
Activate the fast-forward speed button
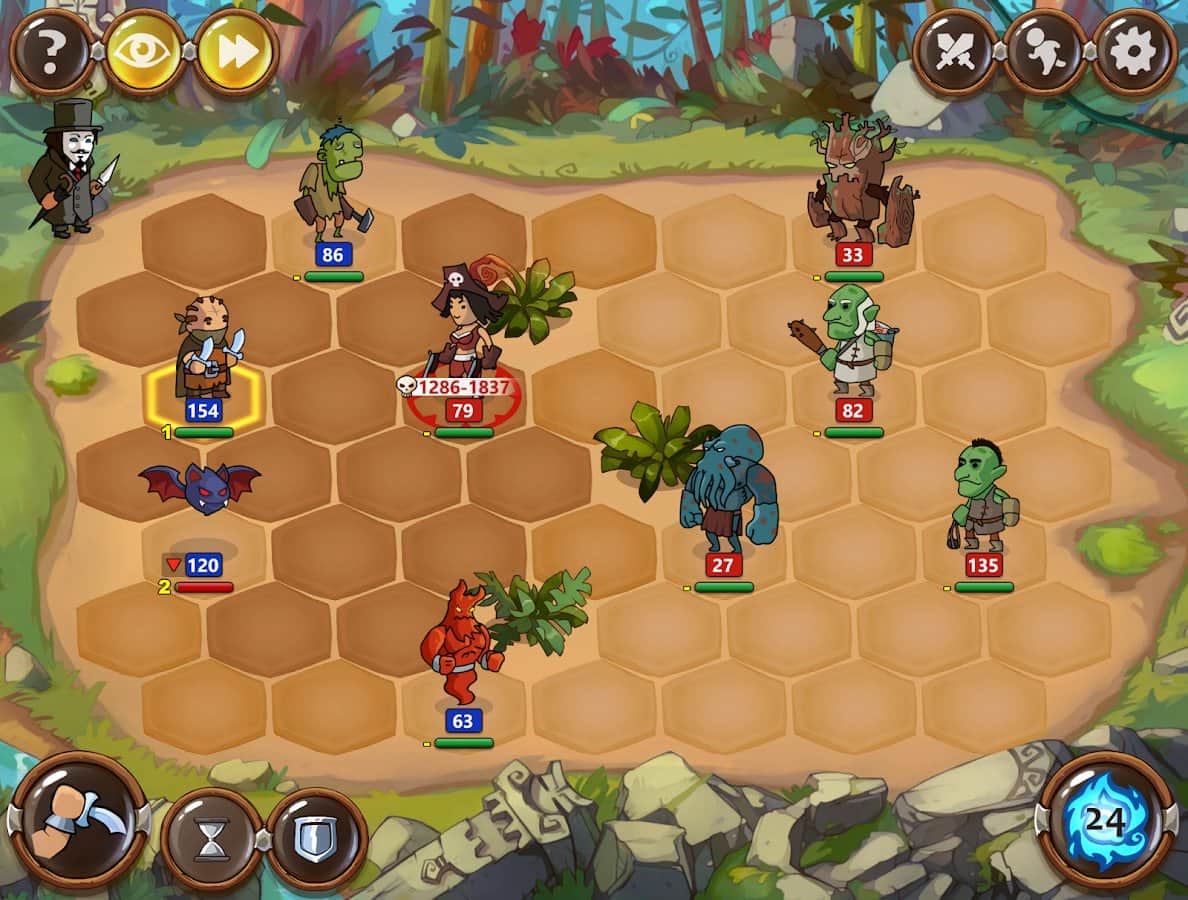pos(235,52)
